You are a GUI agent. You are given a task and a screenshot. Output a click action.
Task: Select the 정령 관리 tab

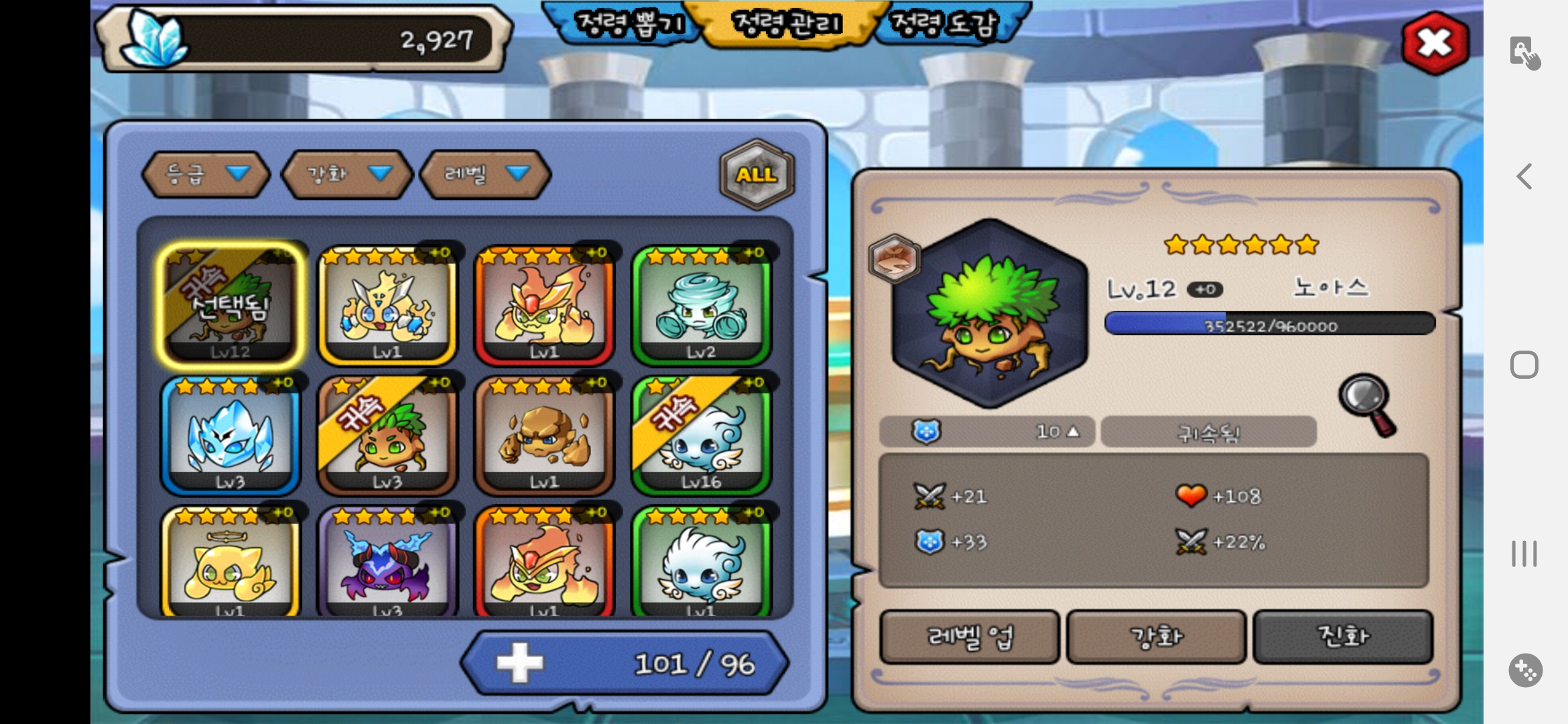787,24
